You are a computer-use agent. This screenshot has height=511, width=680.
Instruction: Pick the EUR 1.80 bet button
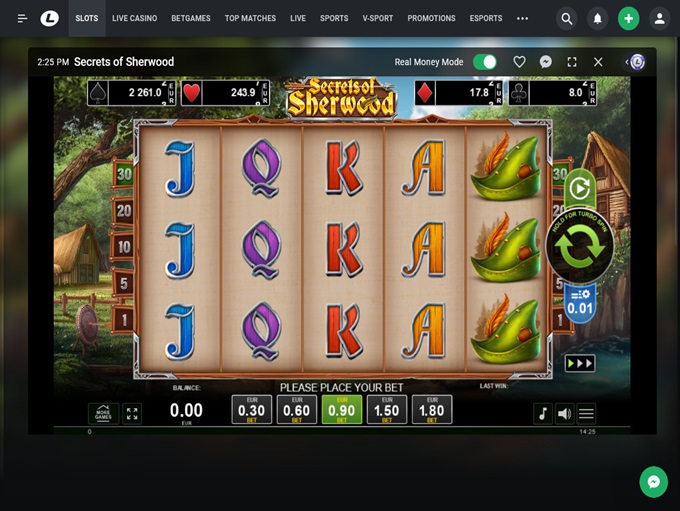point(431,409)
